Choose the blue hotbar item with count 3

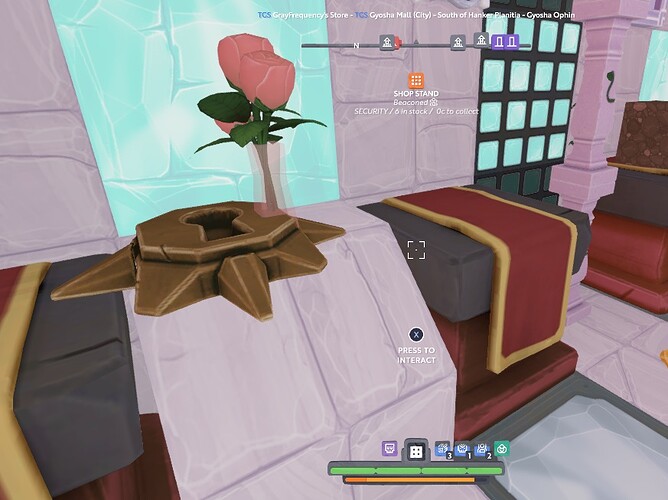click(x=441, y=450)
